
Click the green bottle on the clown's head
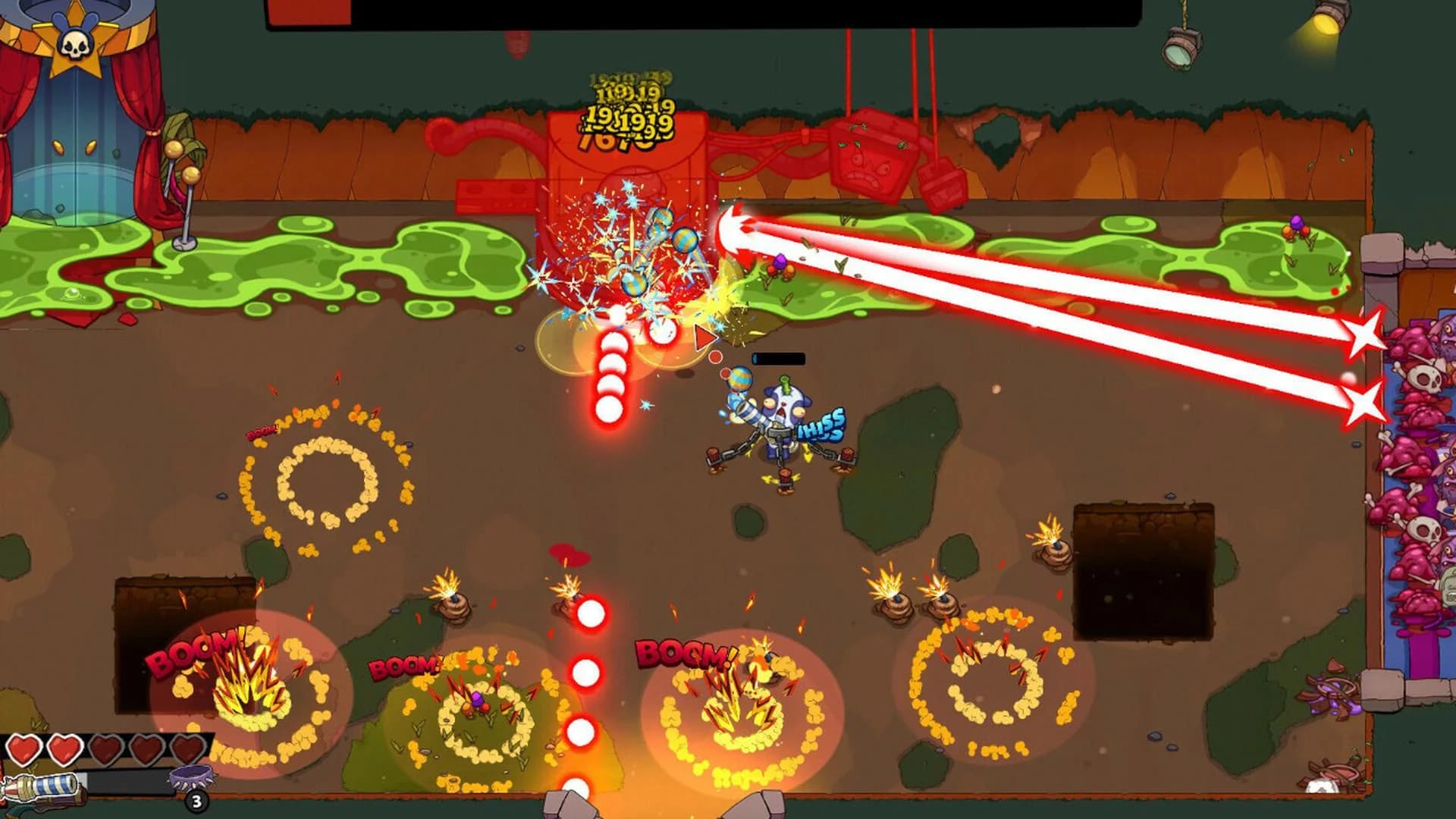click(x=785, y=385)
